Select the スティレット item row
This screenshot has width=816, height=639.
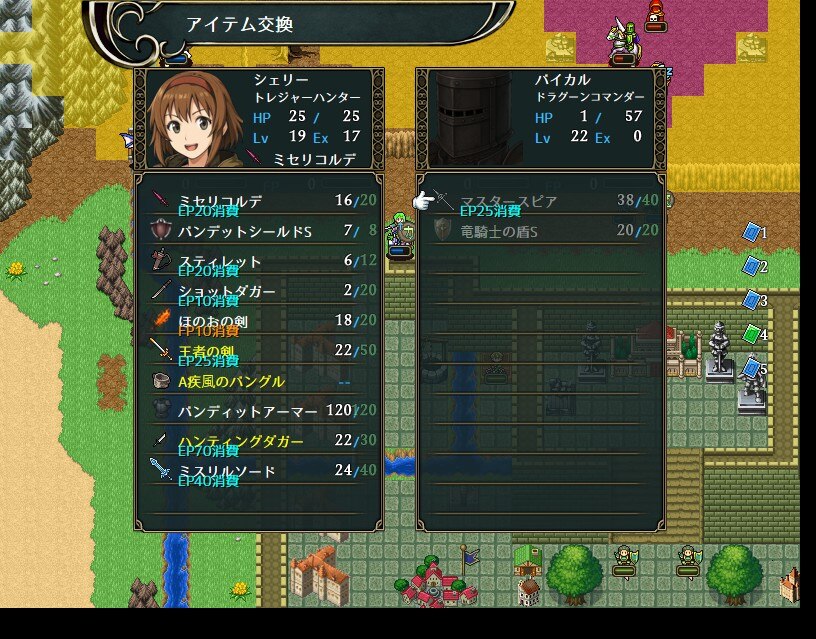[x=258, y=261]
